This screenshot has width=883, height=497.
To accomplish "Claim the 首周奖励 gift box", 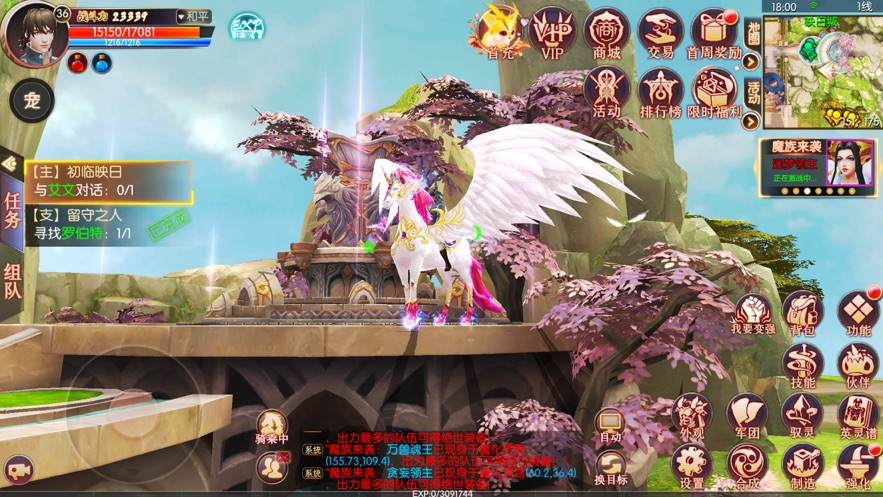I will coord(714,33).
